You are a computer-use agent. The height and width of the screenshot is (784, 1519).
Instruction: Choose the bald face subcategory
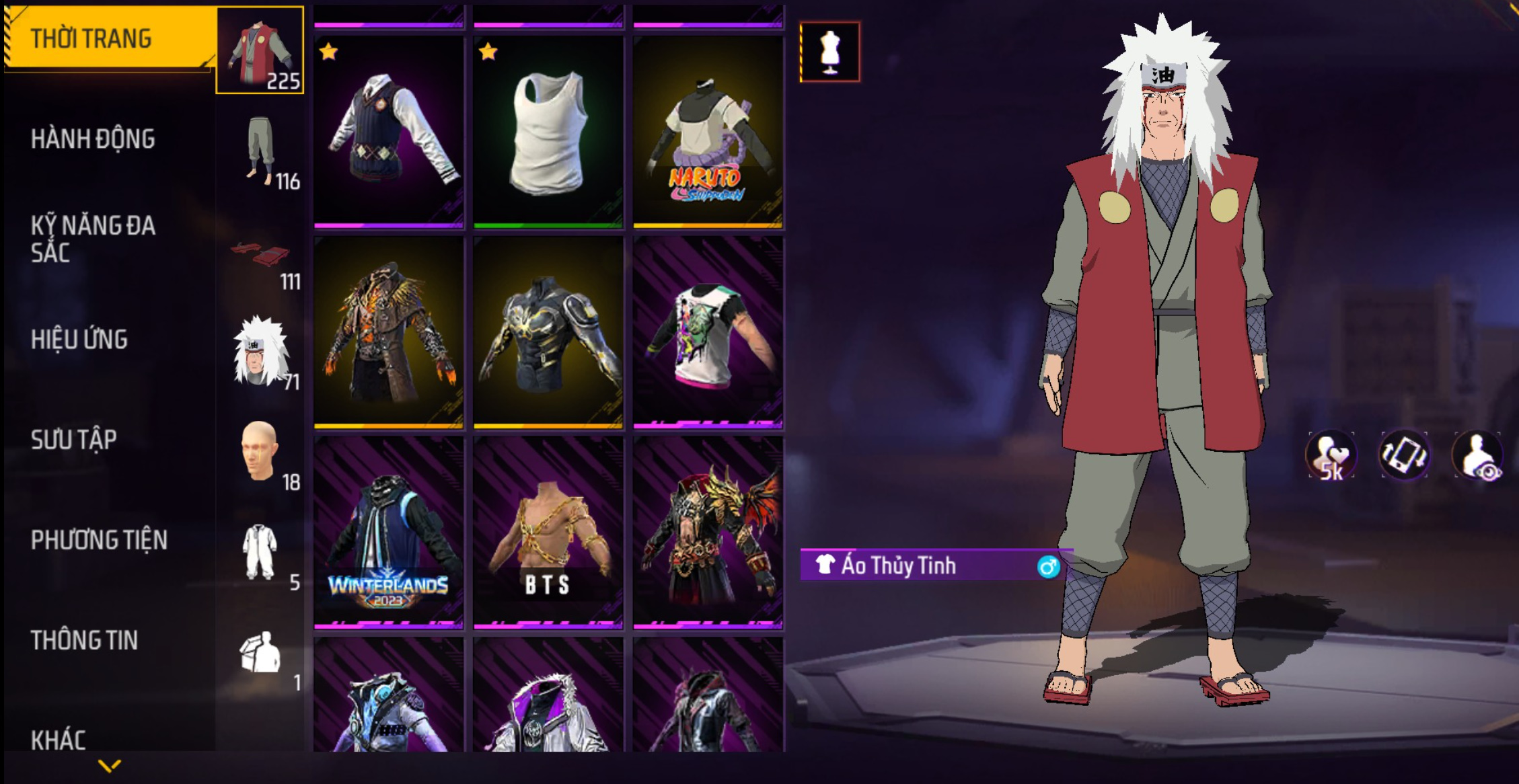pos(260,452)
